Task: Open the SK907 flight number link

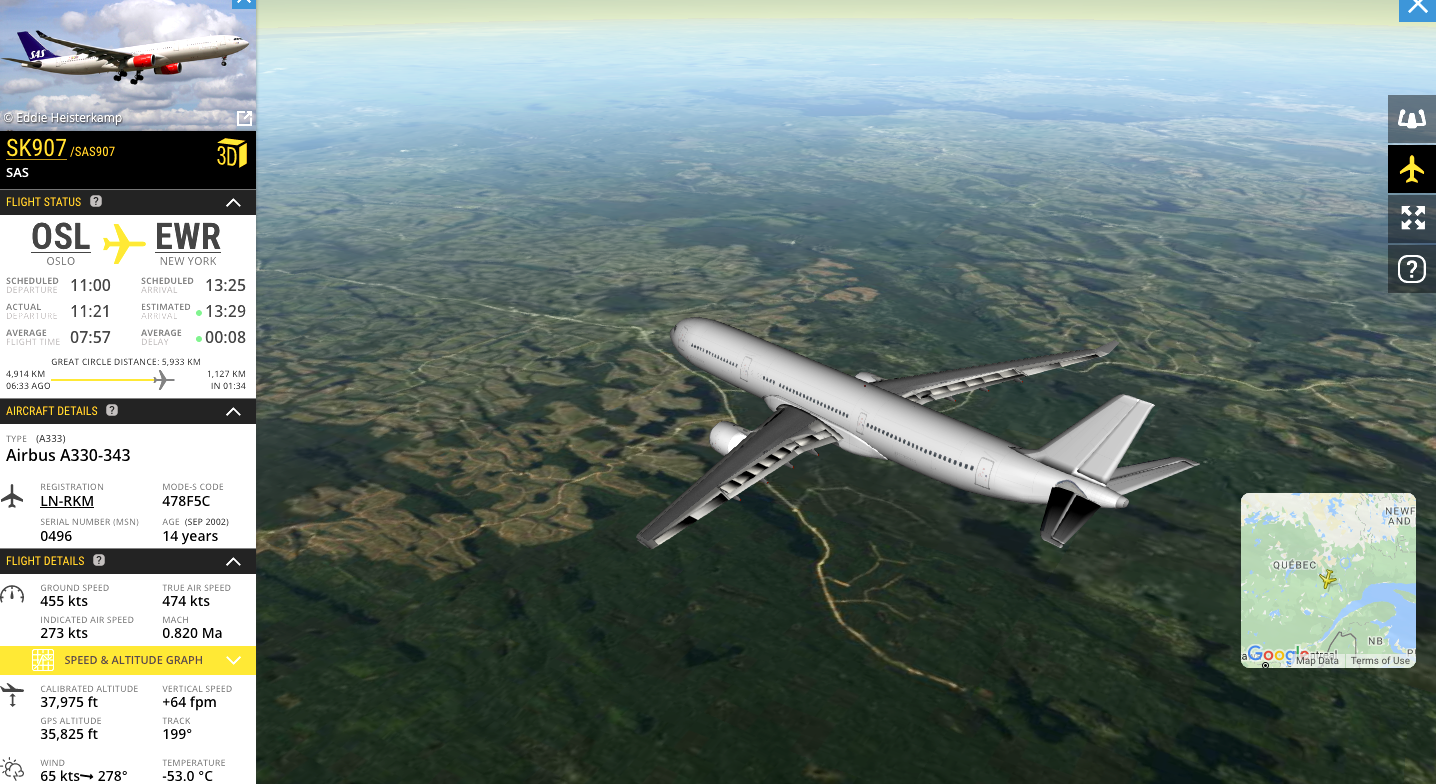Action: [x=36, y=149]
